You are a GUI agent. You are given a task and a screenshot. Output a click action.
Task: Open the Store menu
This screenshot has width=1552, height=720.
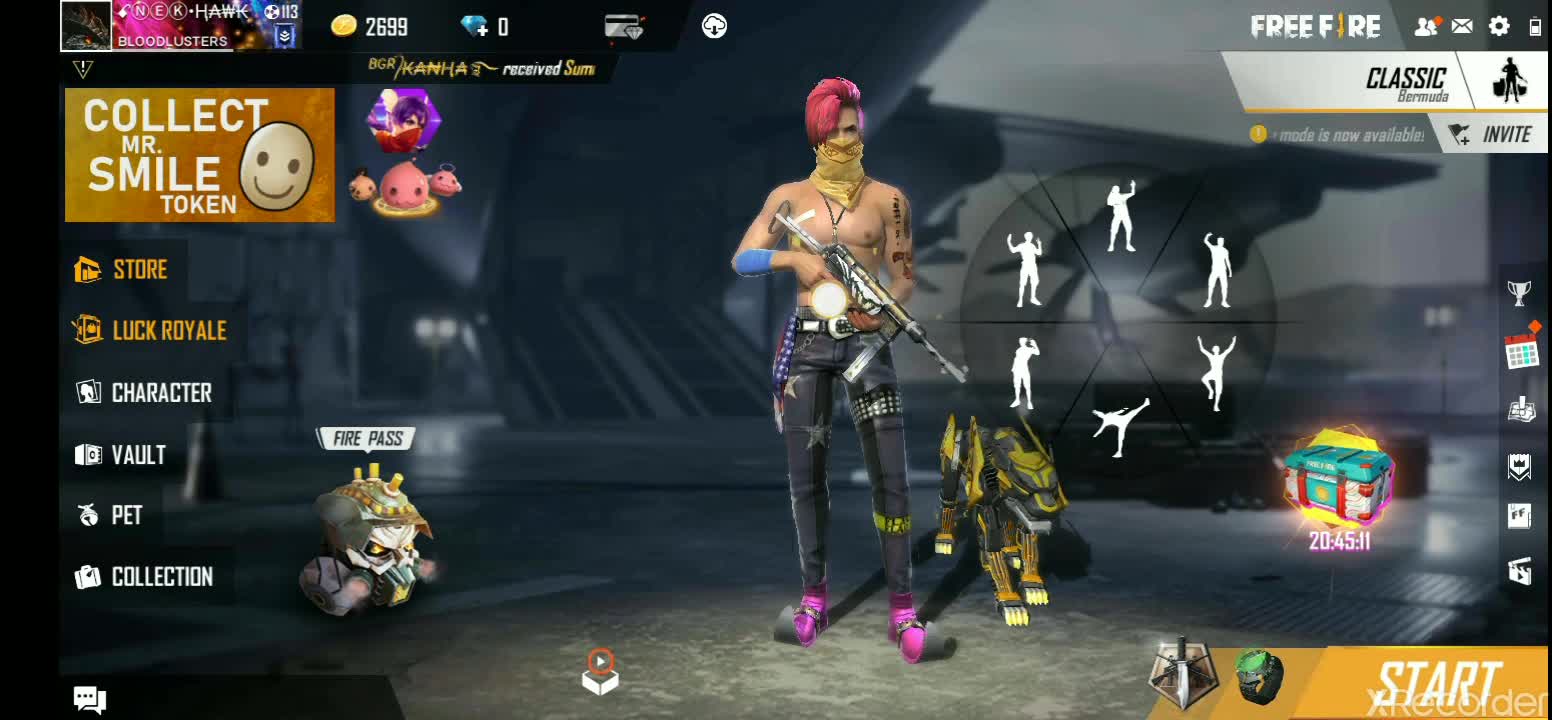click(x=123, y=270)
